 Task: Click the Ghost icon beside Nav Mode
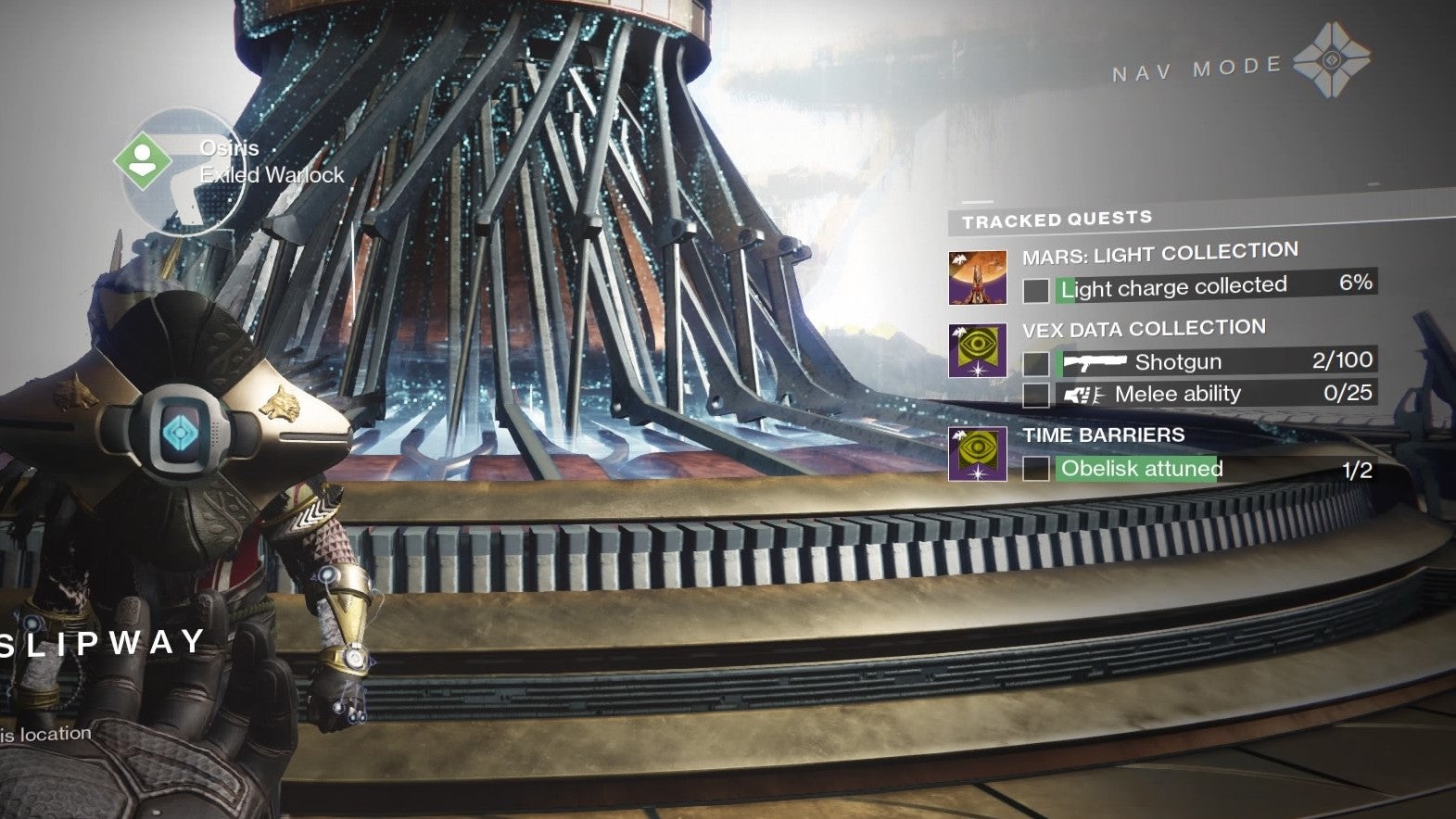(x=1331, y=61)
